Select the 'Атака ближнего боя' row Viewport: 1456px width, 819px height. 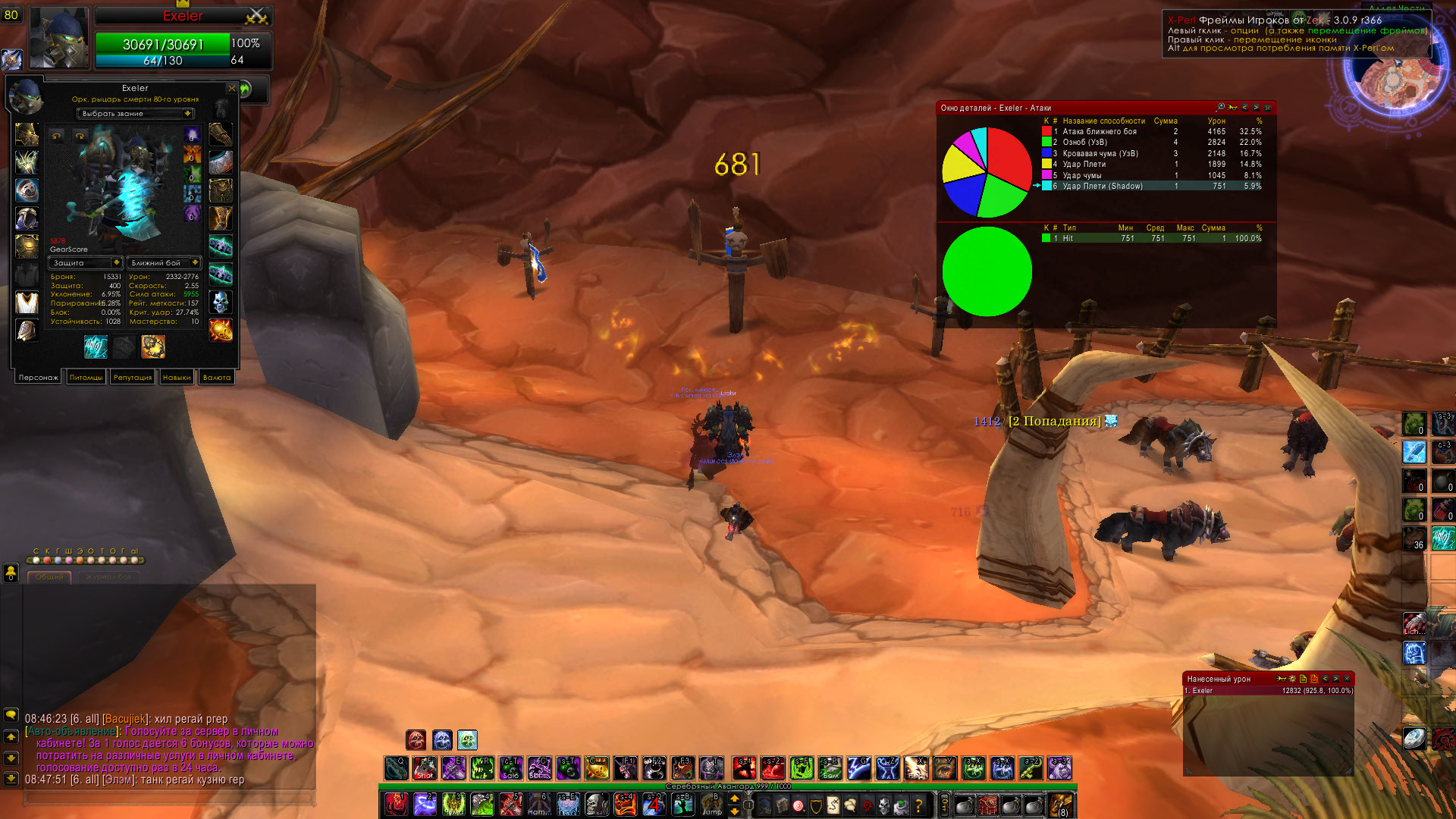(1100, 132)
